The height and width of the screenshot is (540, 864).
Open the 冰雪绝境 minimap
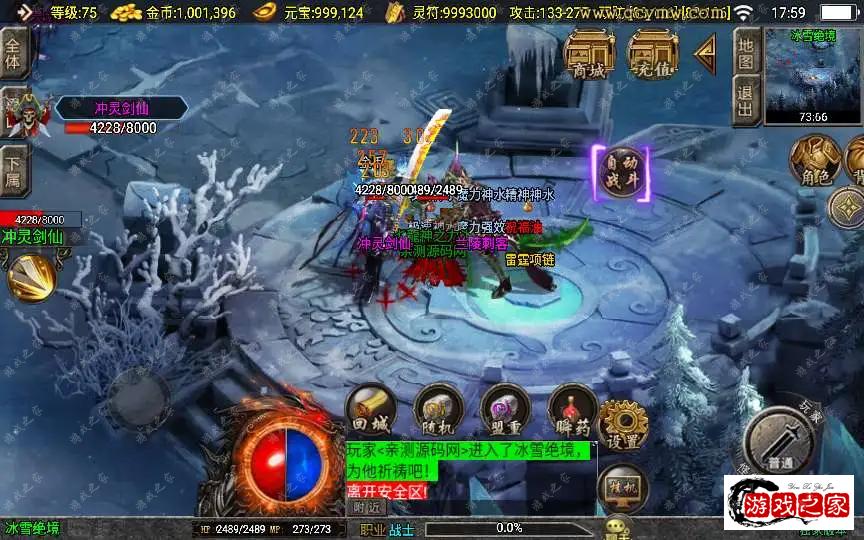(x=811, y=76)
